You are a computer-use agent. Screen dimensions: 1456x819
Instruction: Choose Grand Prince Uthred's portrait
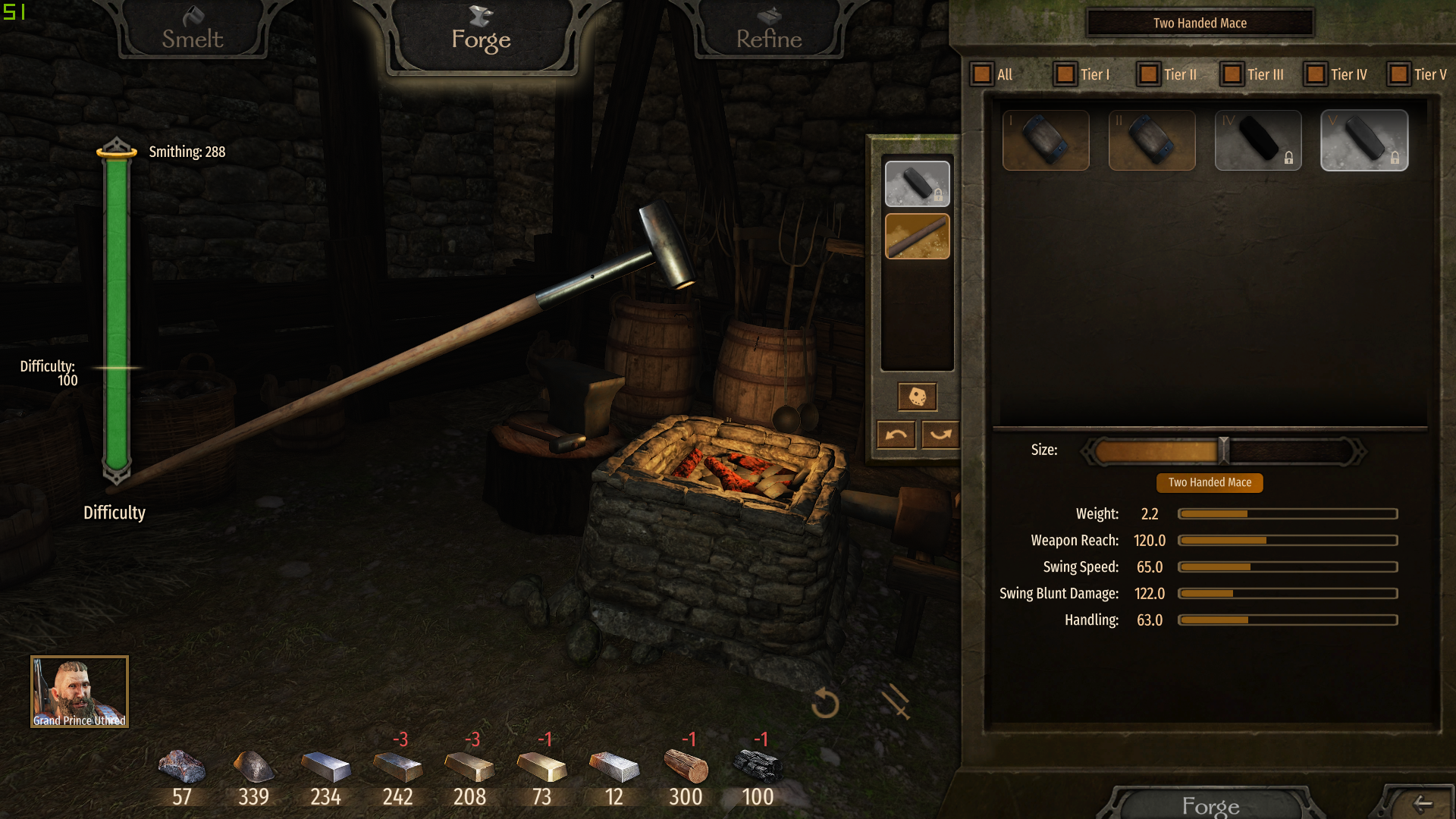[x=80, y=691]
